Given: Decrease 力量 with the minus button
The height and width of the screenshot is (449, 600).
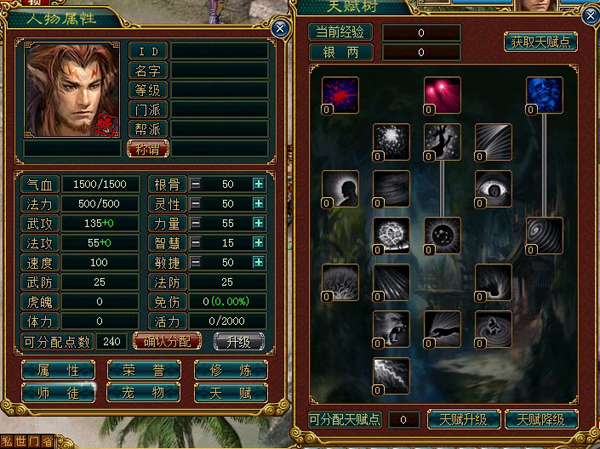Looking at the screenshot, I should tap(196, 222).
